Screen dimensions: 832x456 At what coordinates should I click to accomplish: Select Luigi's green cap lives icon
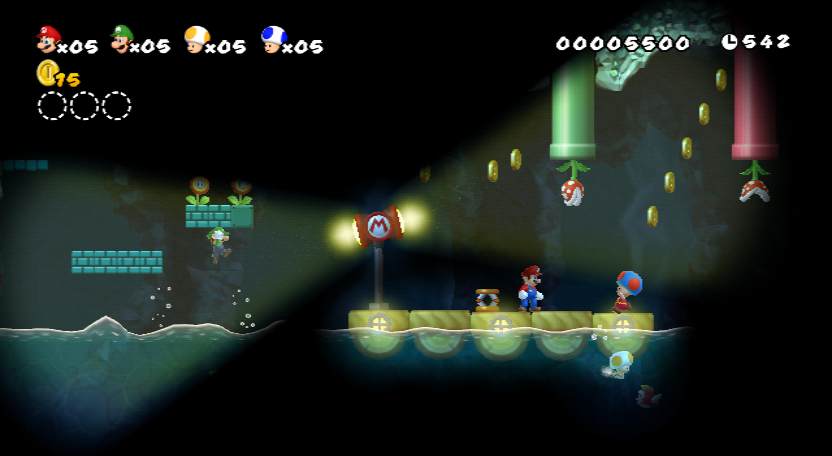[121, 39]
